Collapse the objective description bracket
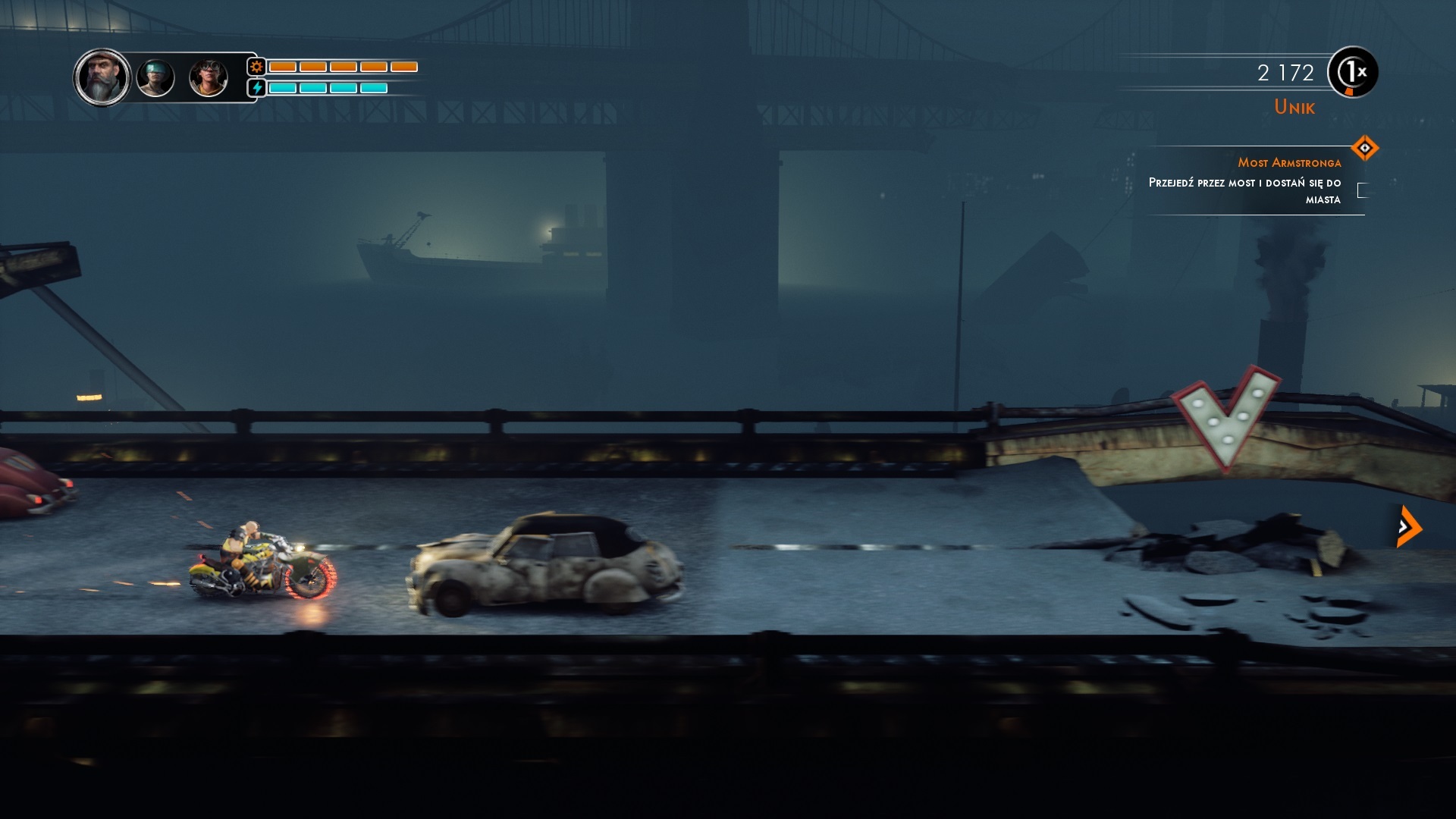 point(1362,191)
